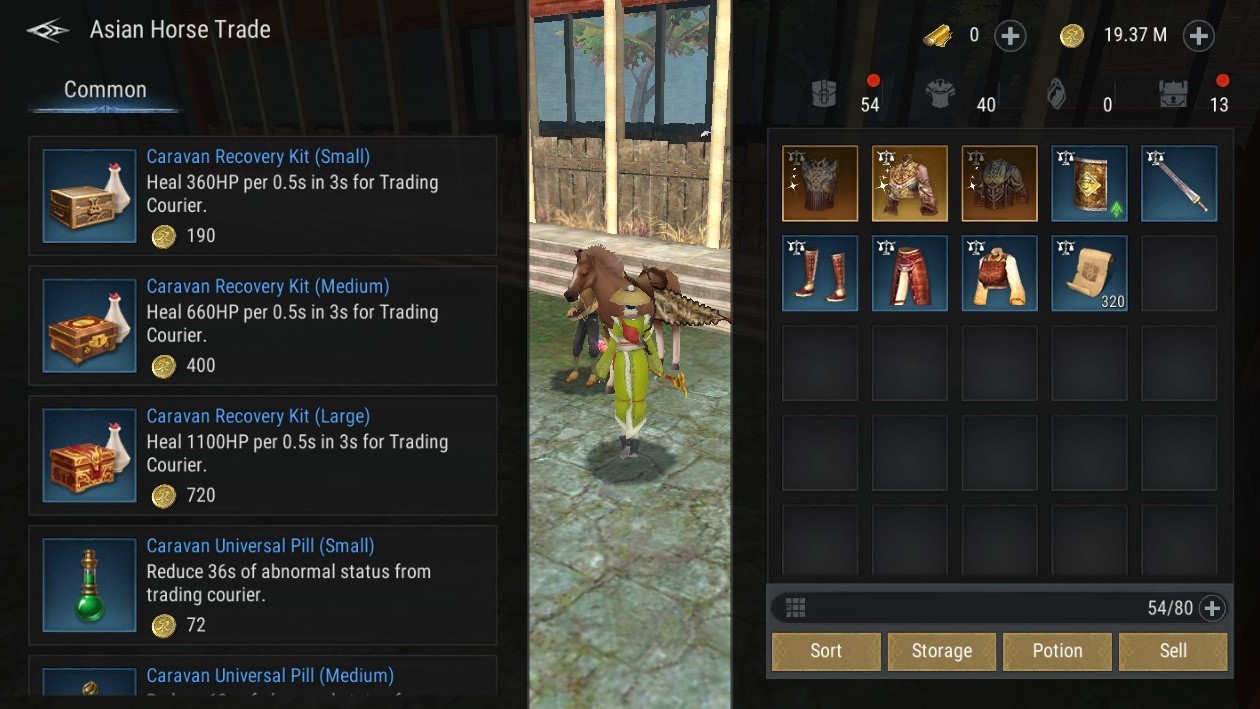The height and width of the screenshot is (709, 1260).
Task: Open the chest category showing 13
Action: [x=1174, y=95]
